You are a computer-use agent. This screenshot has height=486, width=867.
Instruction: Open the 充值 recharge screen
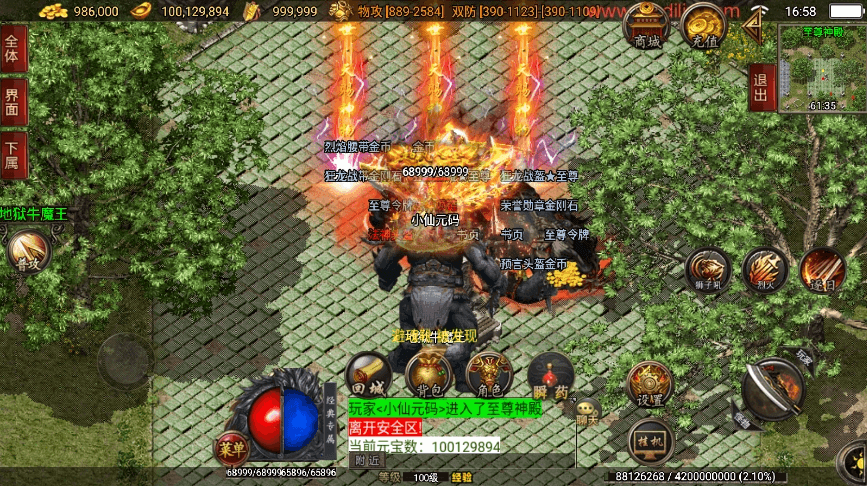coord(703,27)
